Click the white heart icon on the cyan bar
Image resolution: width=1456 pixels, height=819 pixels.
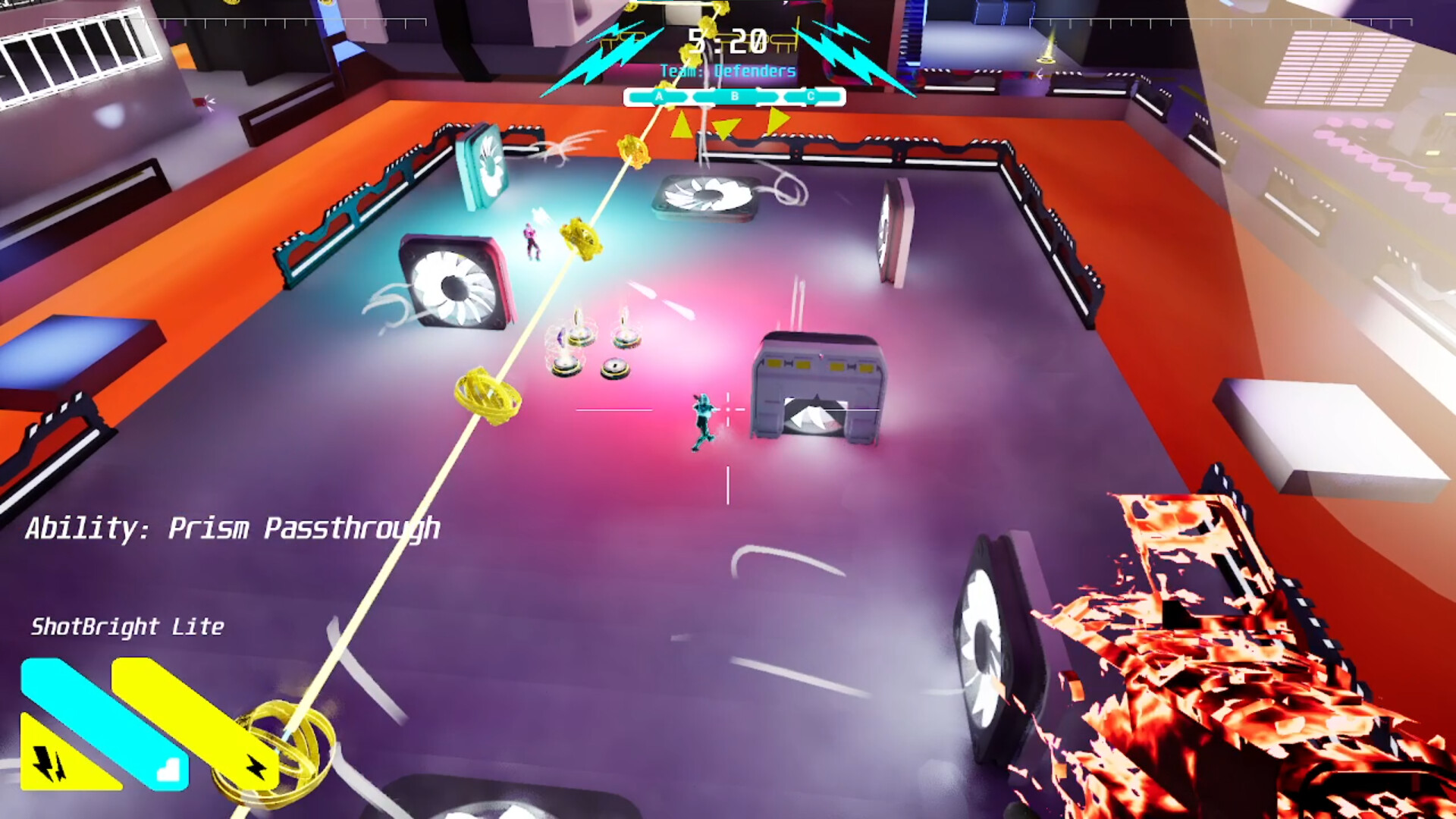[x=169, y=770]
